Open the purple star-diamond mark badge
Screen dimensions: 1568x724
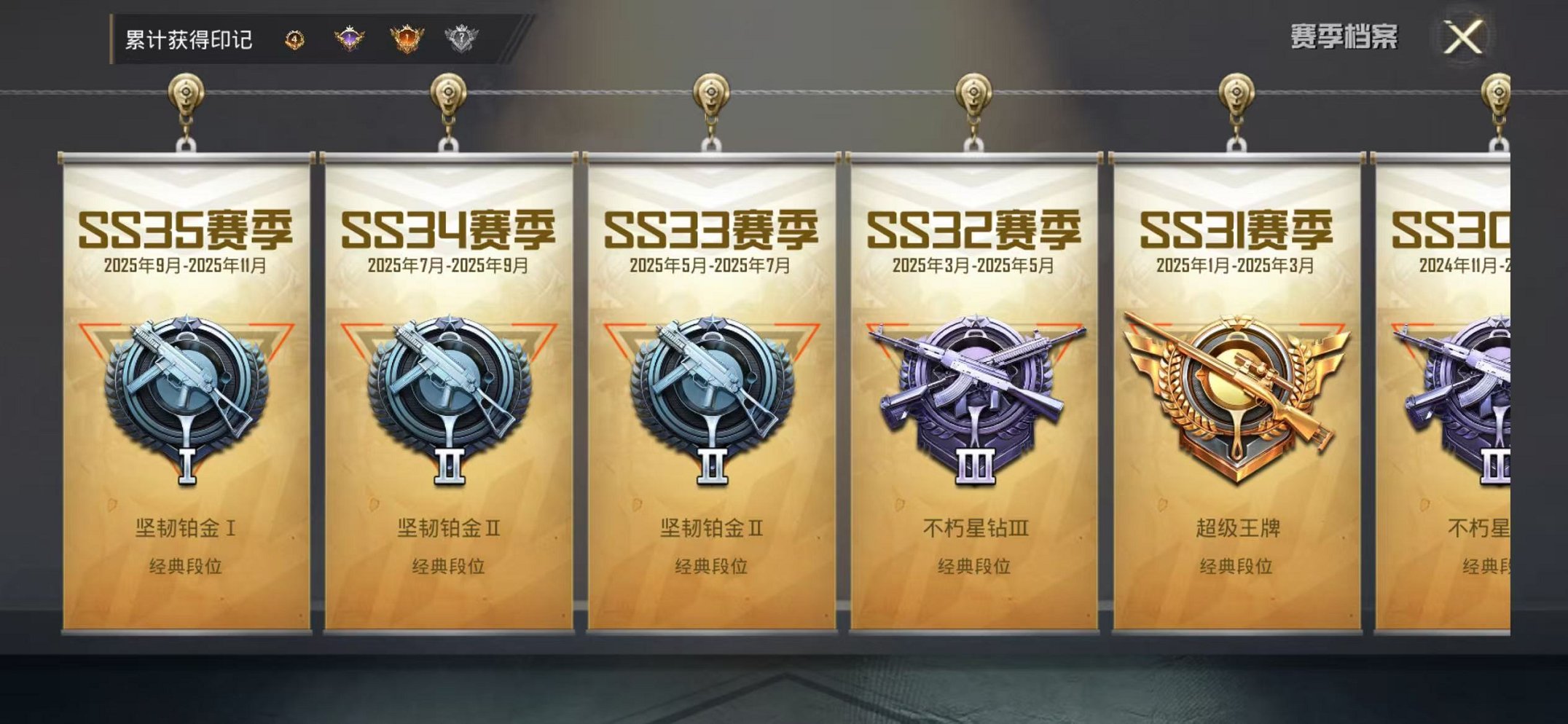[348, 38]
